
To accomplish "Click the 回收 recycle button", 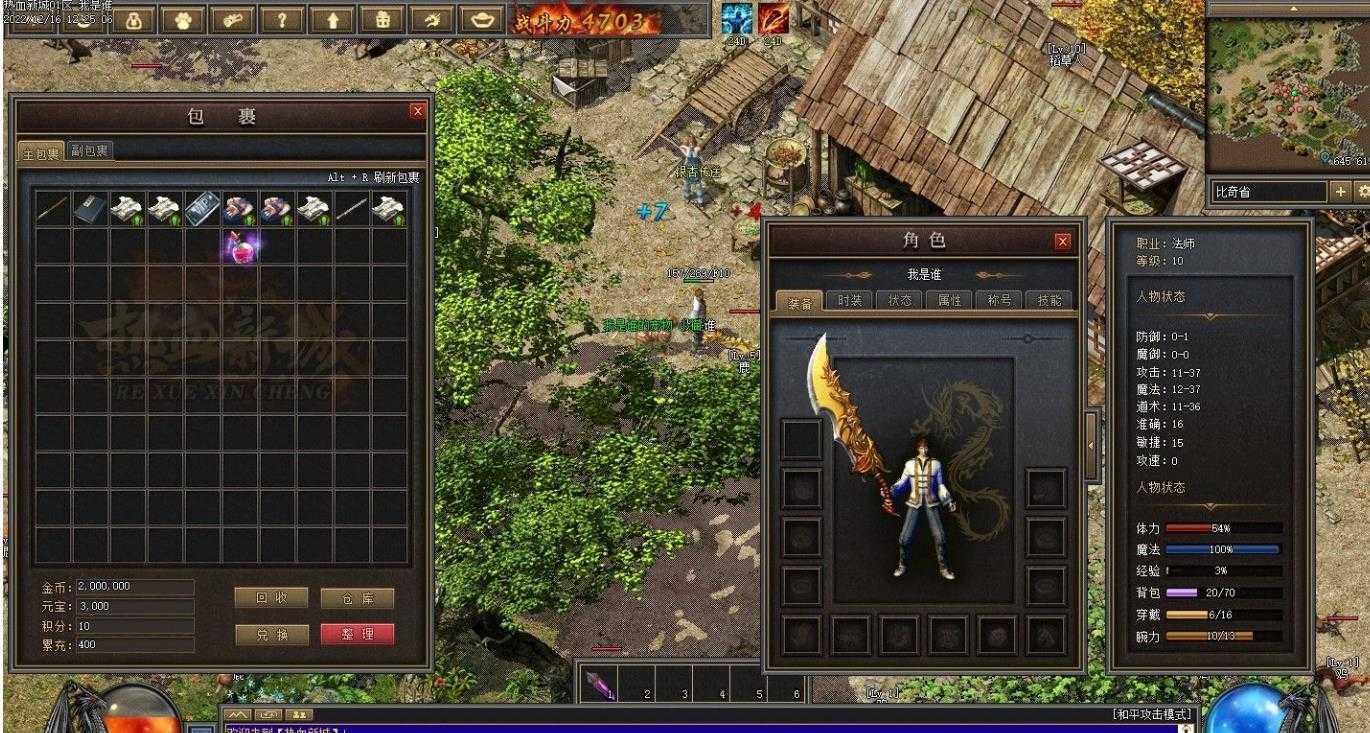I will pyautogui.click(x=271, y=598).
